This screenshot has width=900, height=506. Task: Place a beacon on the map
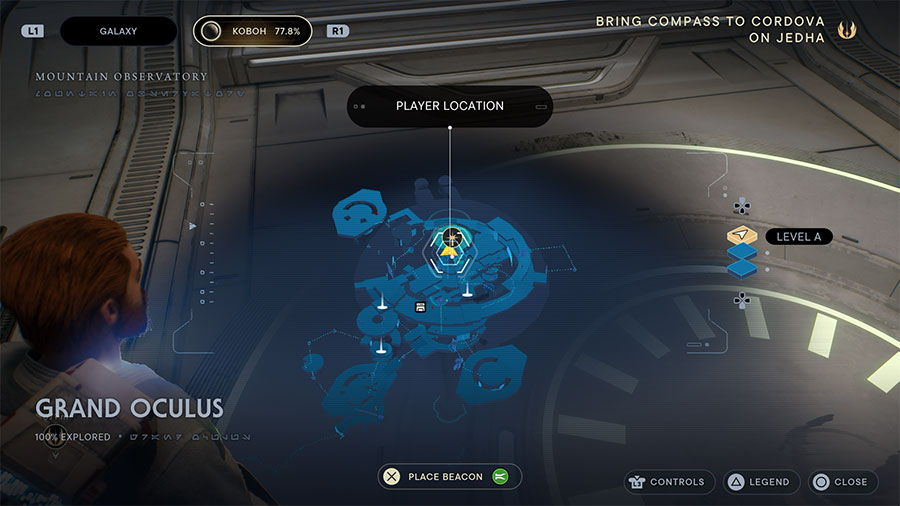click(449, 477)
